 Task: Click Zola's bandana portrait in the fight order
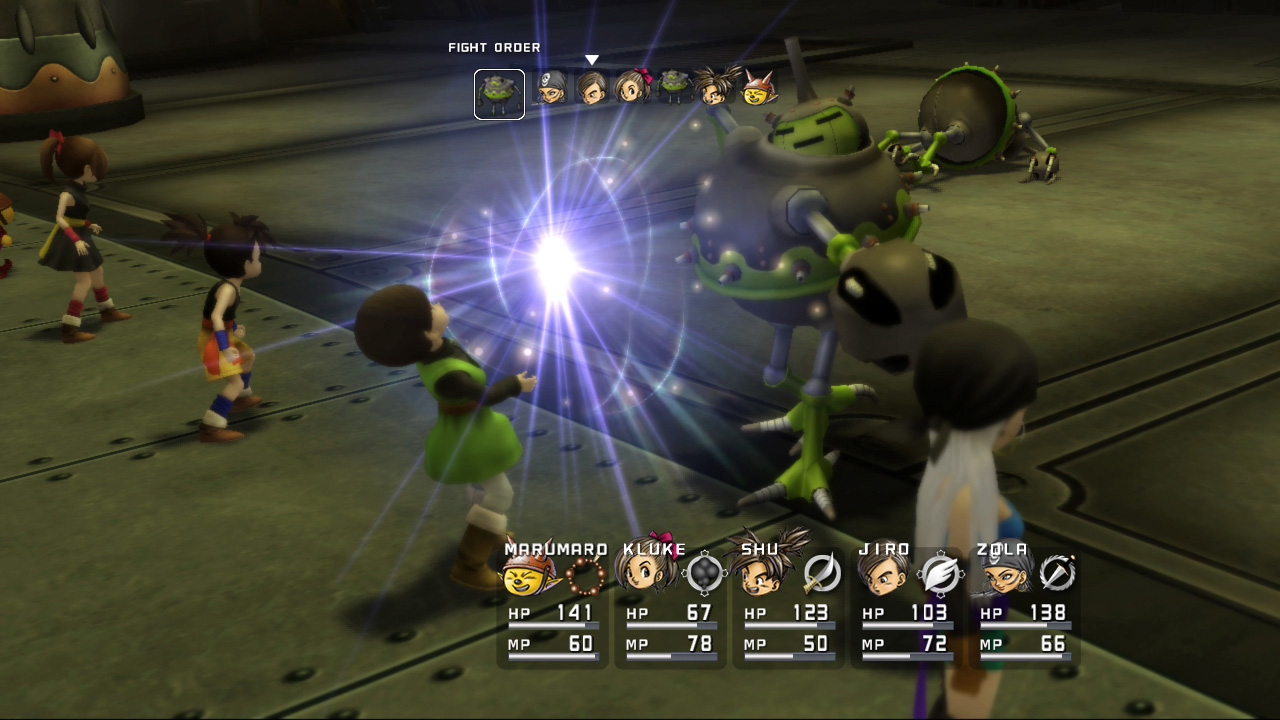point(550,89)
